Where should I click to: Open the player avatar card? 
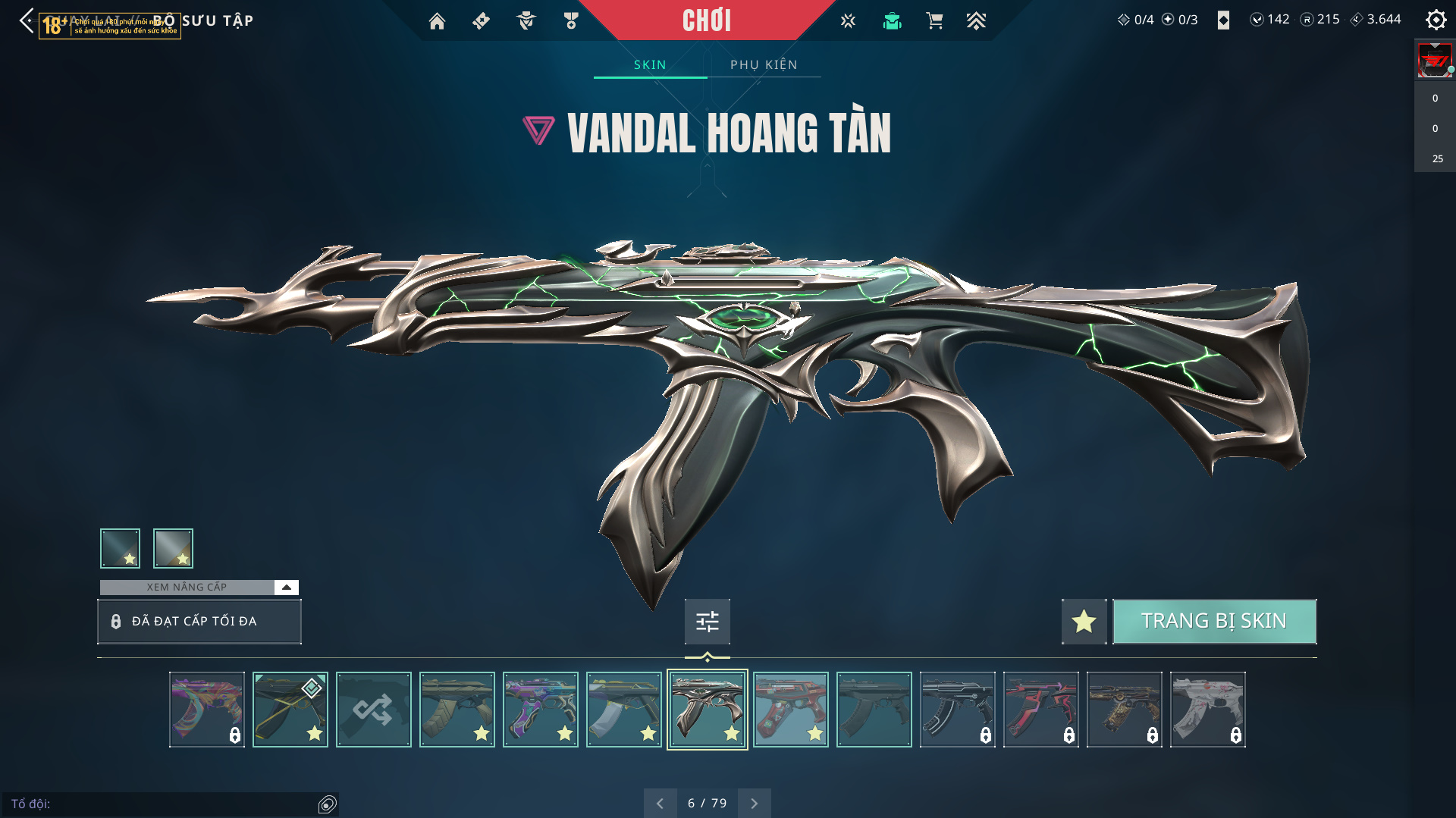(1435, 61)
